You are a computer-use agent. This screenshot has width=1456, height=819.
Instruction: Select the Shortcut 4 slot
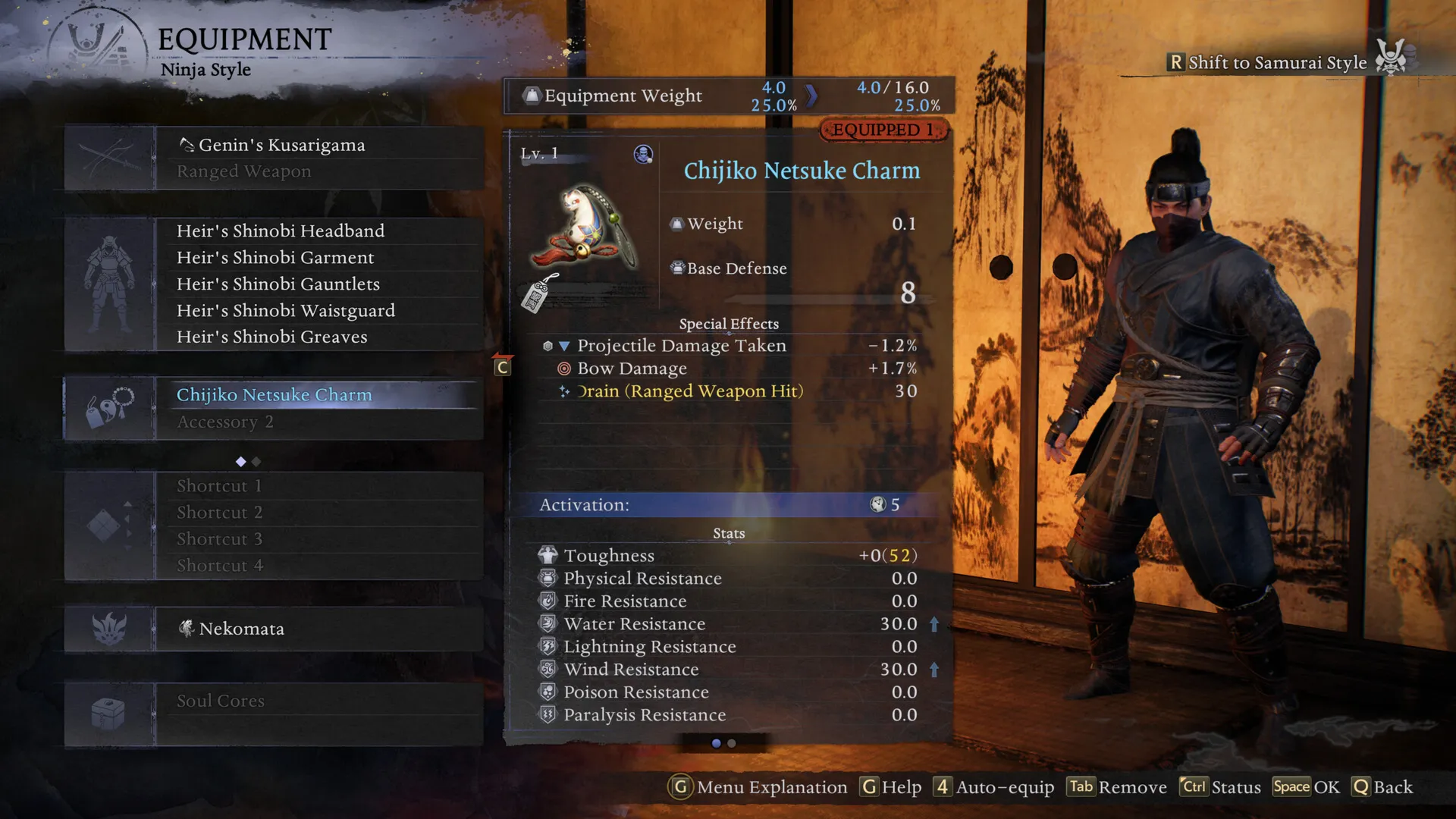point(219,566)
